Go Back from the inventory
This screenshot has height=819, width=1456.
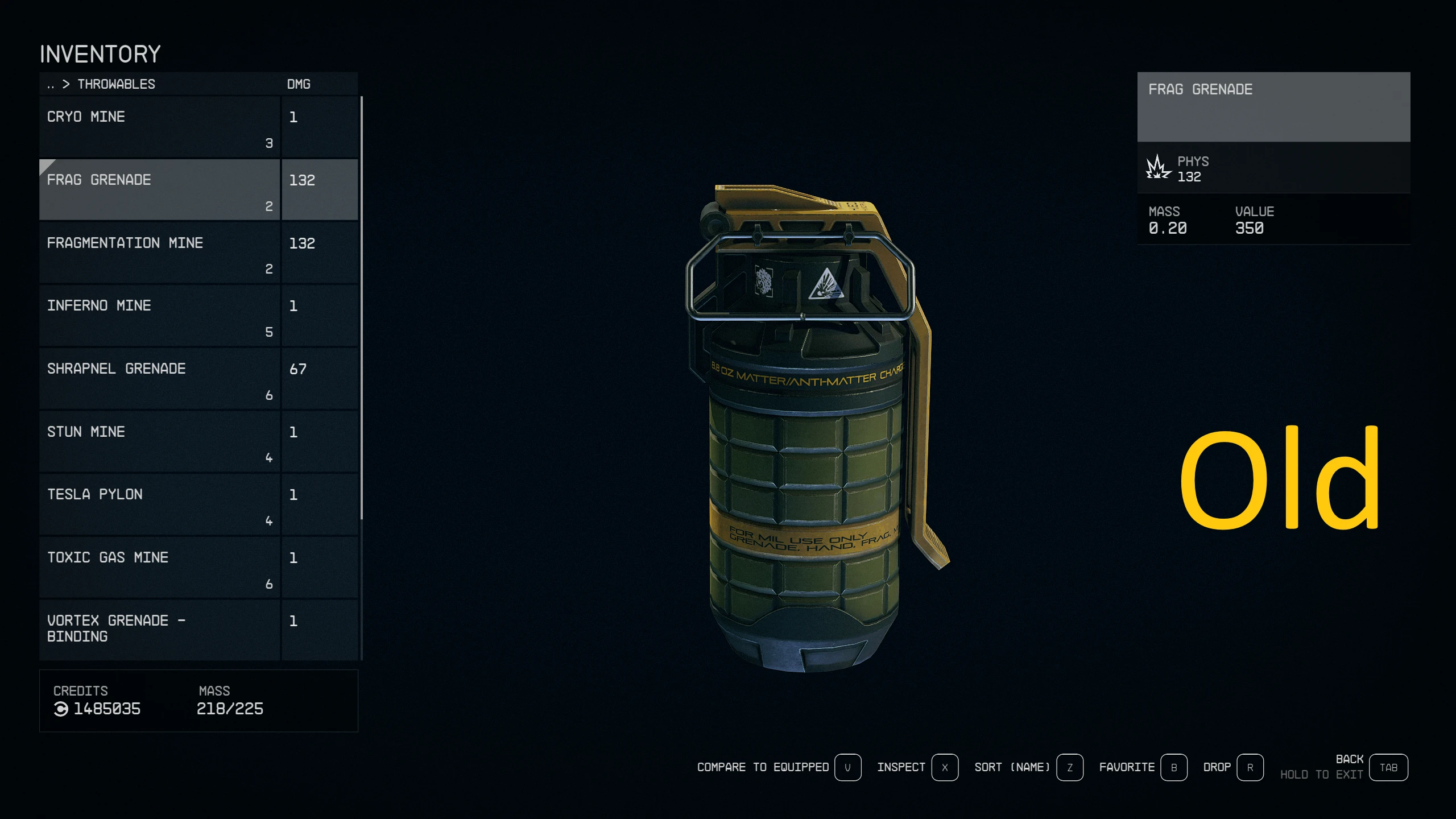[1388, 768]
